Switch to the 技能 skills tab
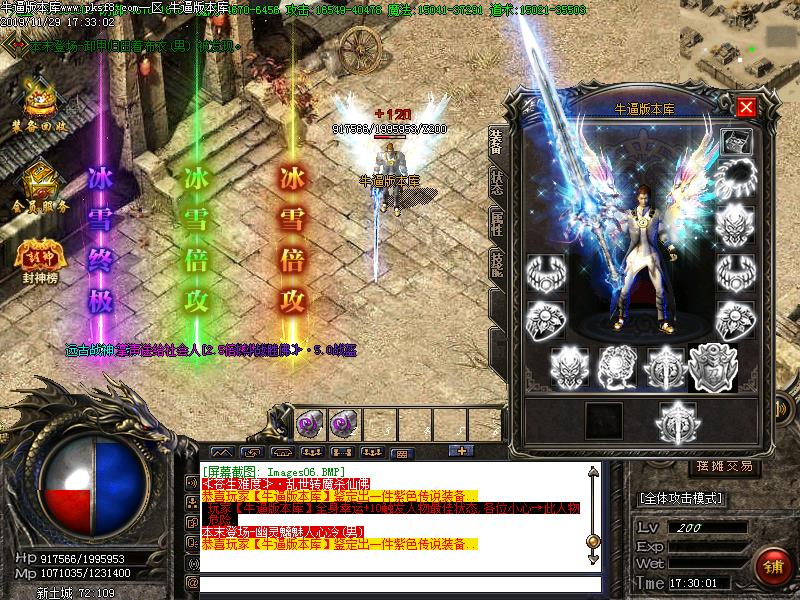The height and width of the screenshot is (600, 800). (x=496, y=266)
